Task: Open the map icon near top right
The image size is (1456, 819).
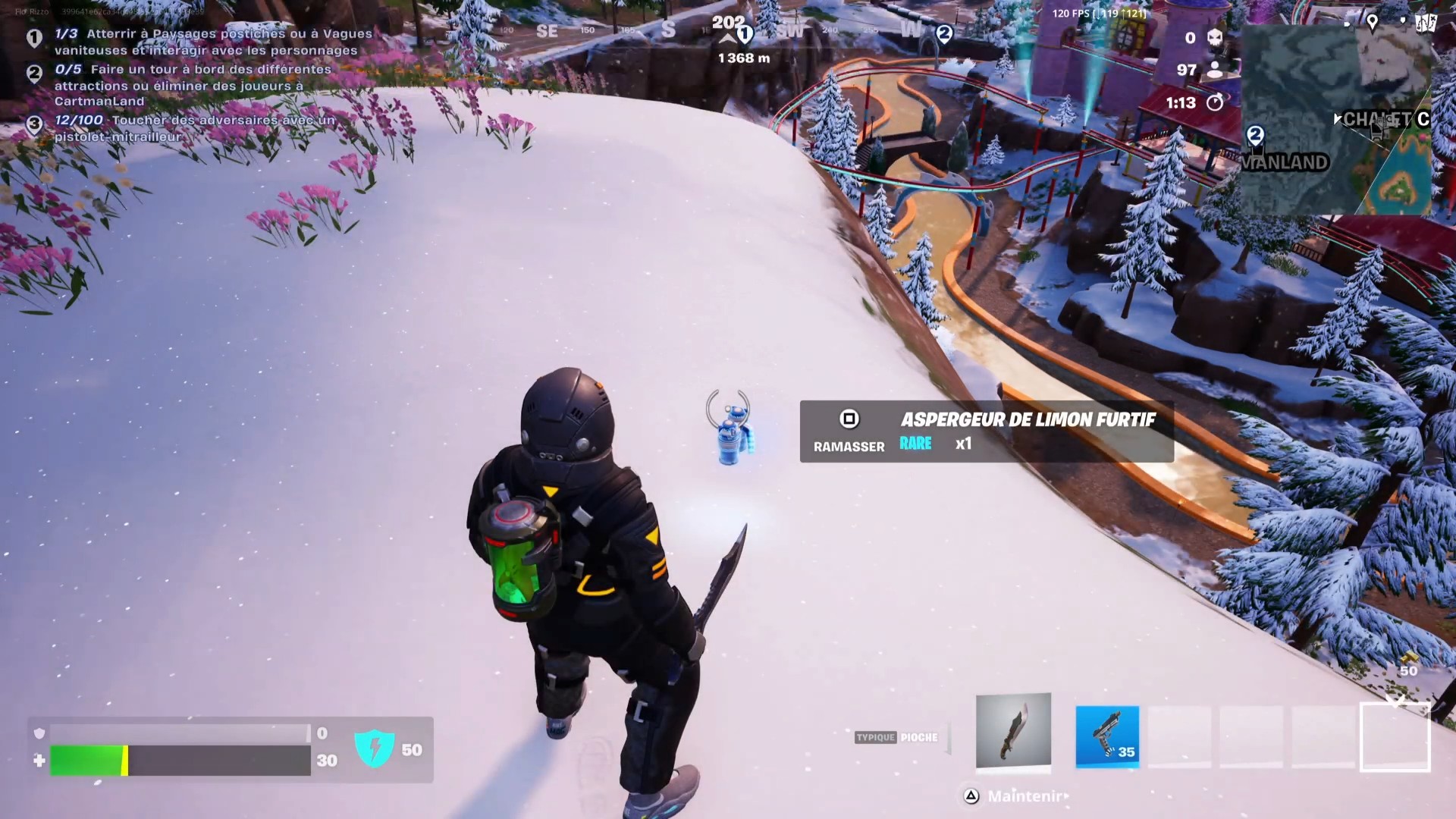Action: (1426, 23)
